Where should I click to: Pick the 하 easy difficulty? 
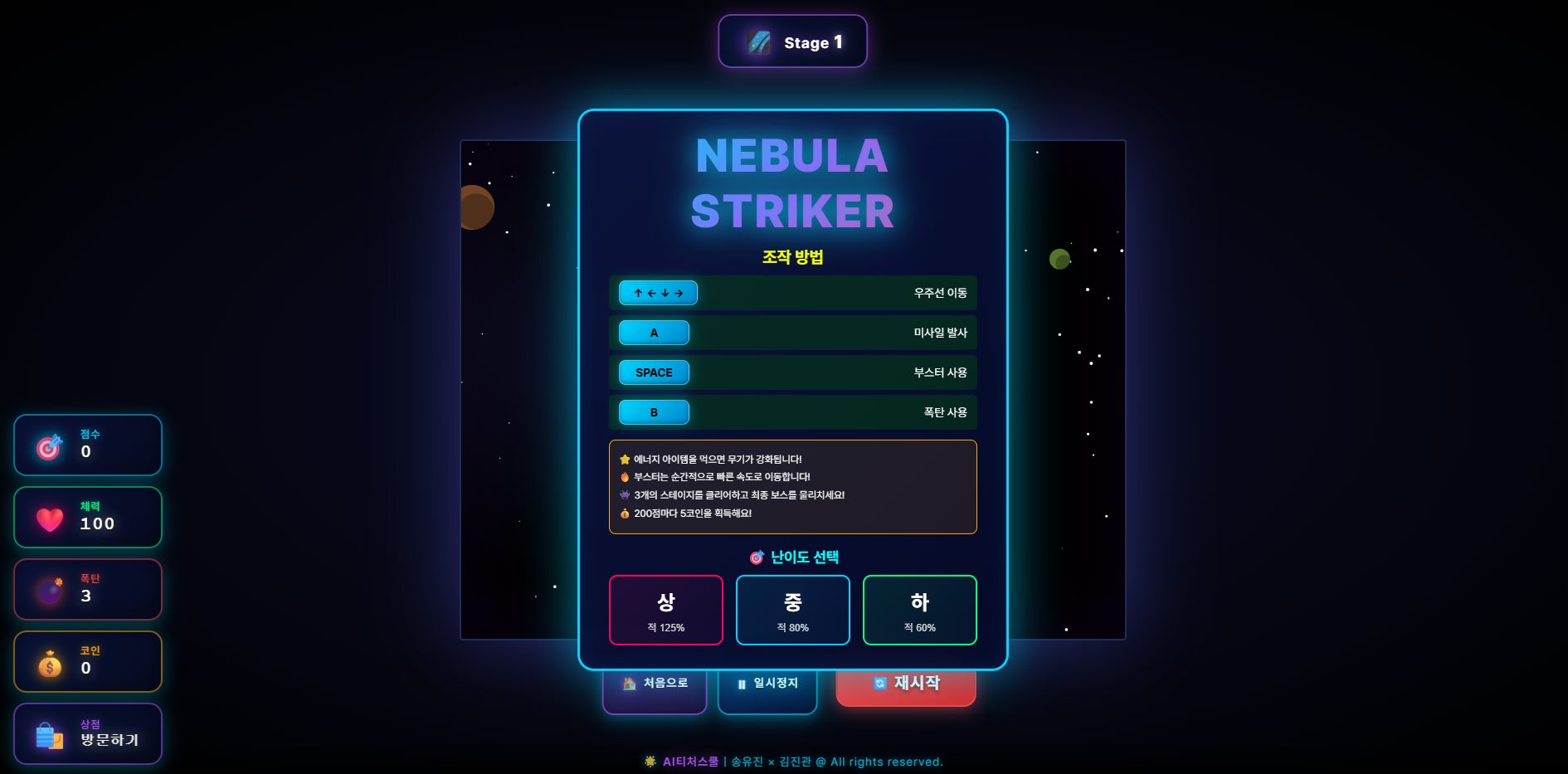(x=919, y=610)
